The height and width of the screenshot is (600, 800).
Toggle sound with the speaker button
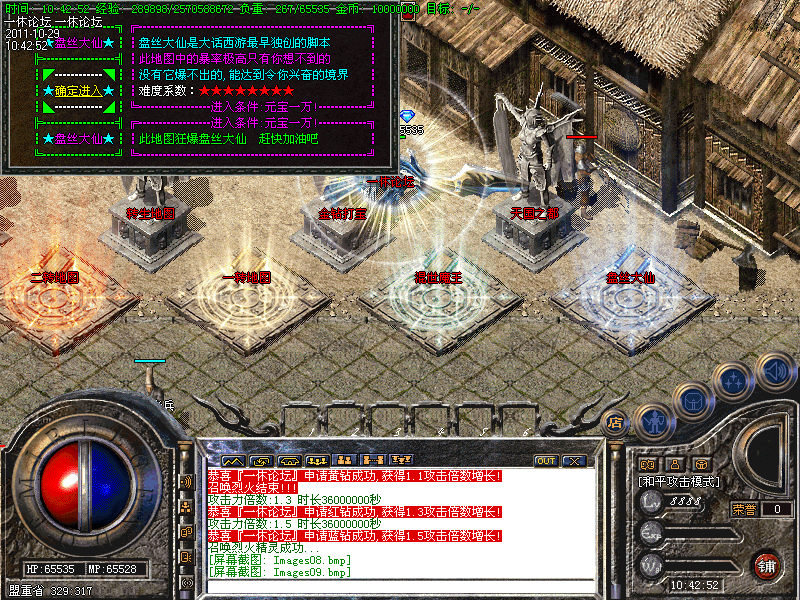774,370
